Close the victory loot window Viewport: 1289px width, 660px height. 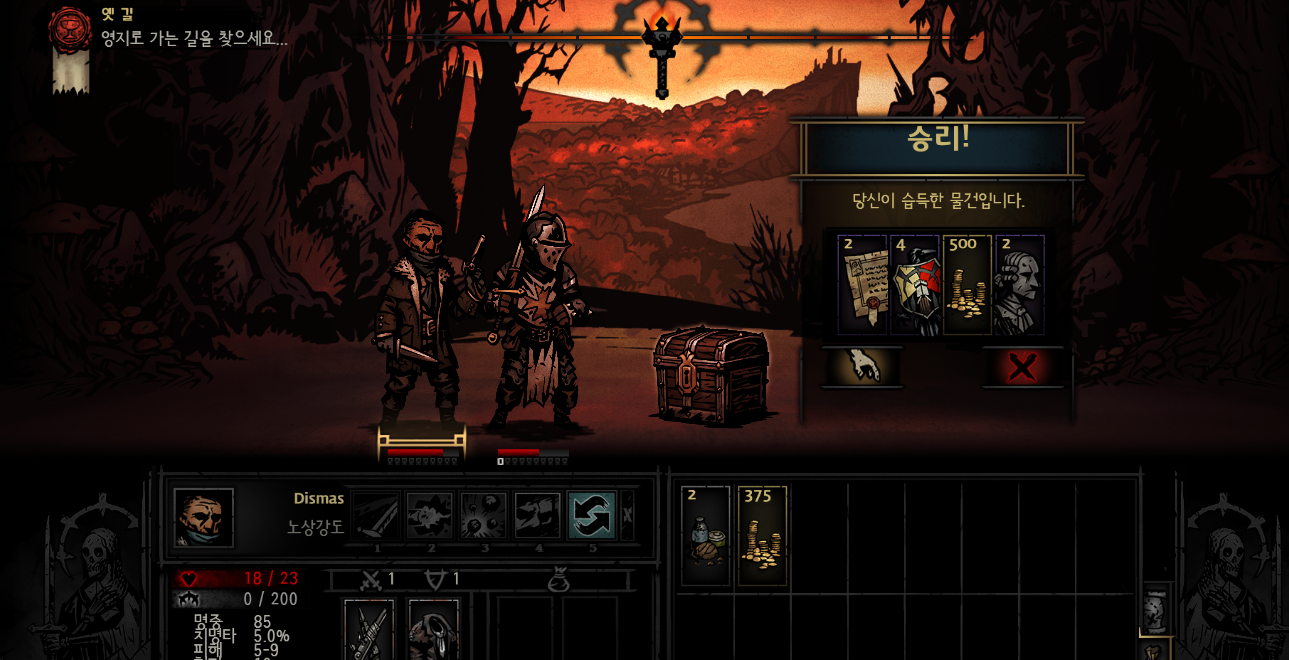1022,367
